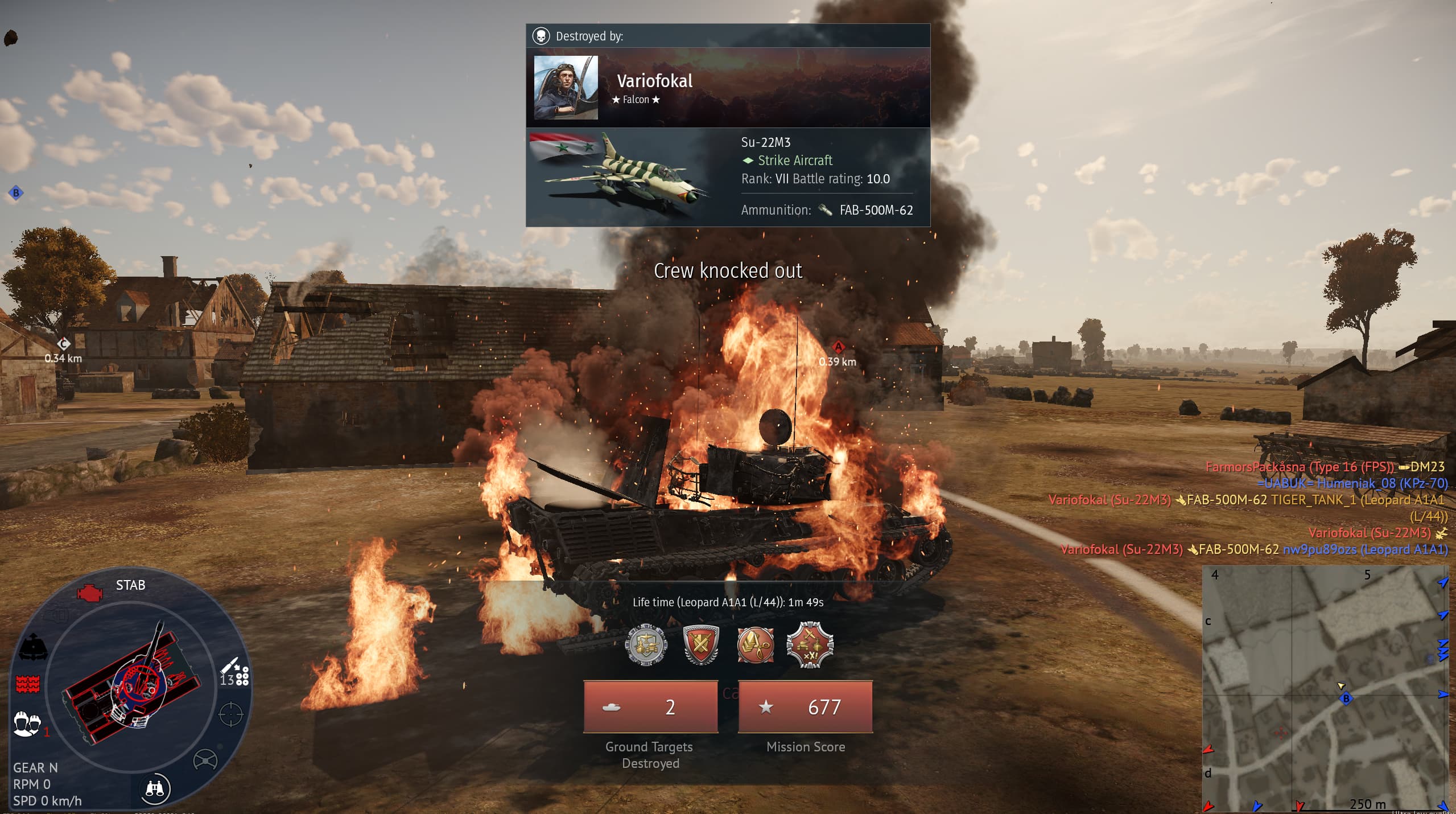Select the steering wheel driver icon
Image resolution: width=1456 pixels, height=814 pixels.
pyautogui.click(x=205, y=760)
